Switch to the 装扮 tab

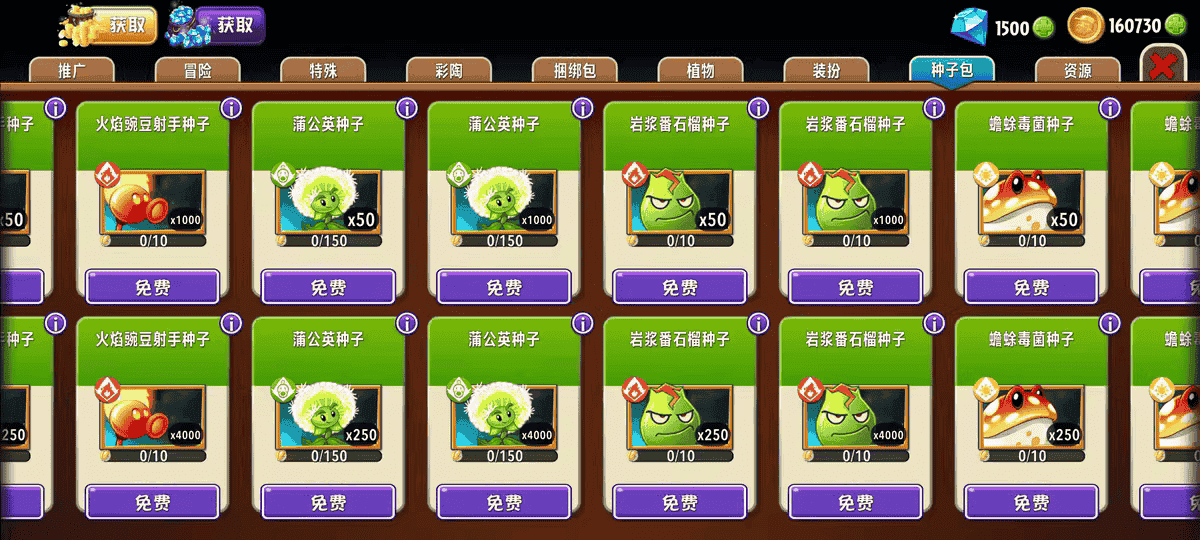[826, 71]
